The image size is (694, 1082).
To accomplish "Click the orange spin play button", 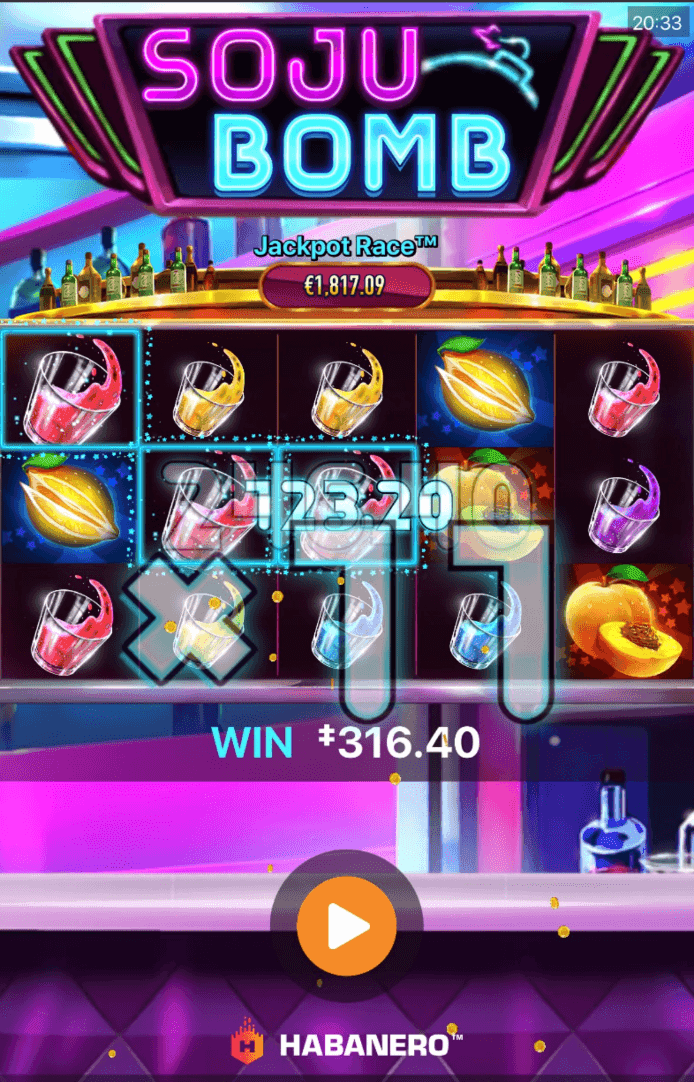I will click(346, 927).
